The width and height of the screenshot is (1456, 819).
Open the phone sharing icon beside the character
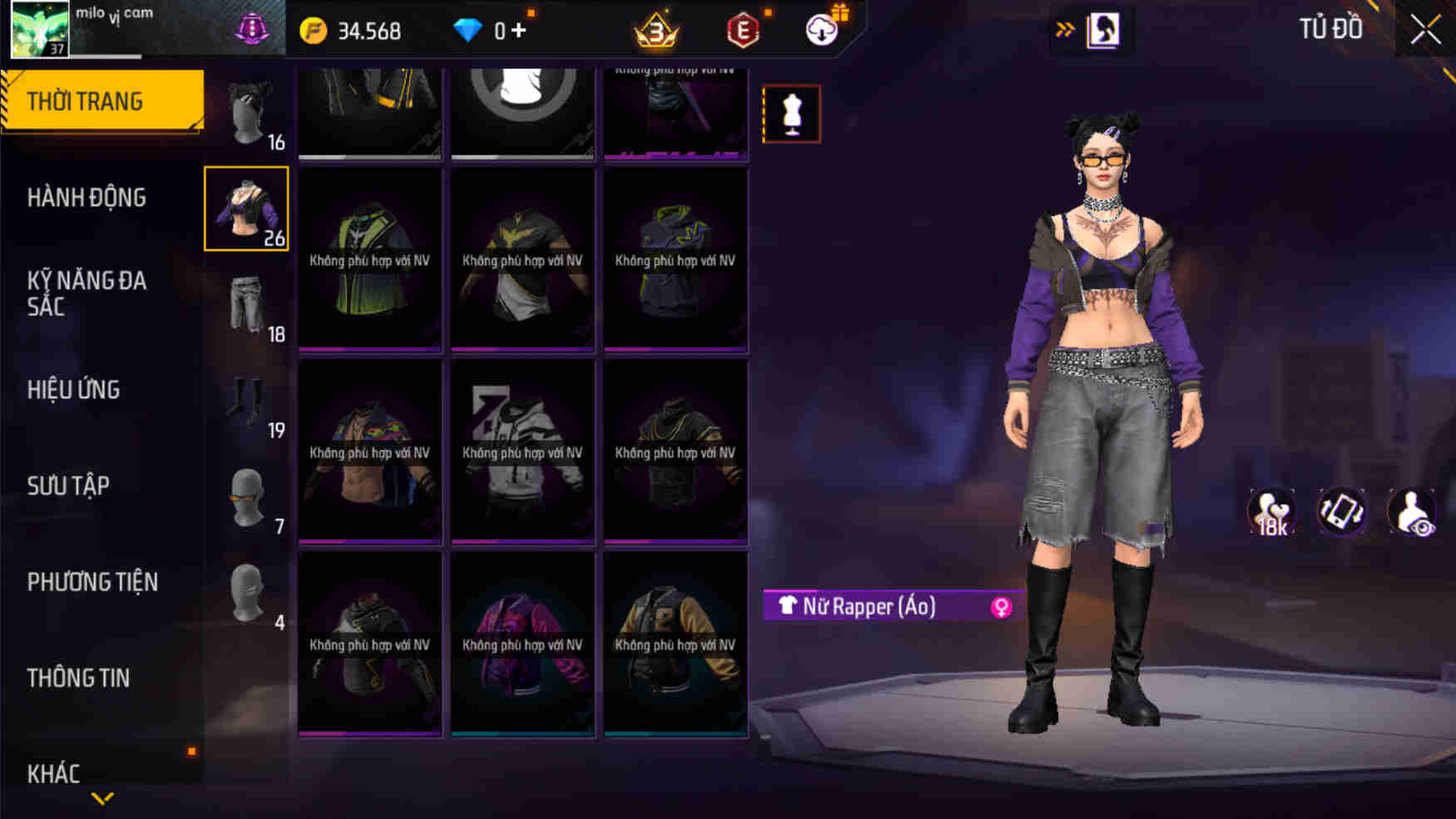pyautogui.click(x=1340, y=512)
